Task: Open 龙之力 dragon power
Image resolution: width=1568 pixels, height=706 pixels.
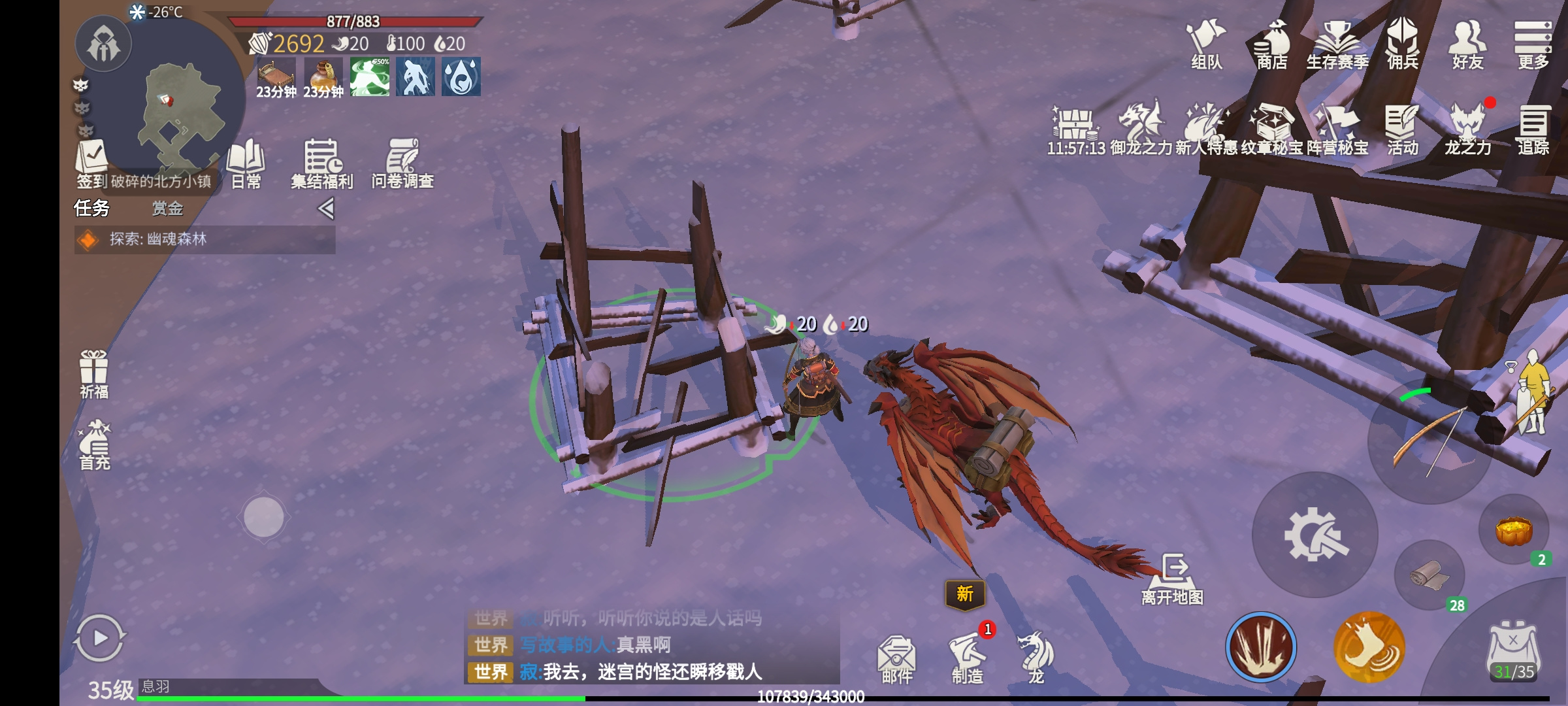Action: (x=1467, y=129)
